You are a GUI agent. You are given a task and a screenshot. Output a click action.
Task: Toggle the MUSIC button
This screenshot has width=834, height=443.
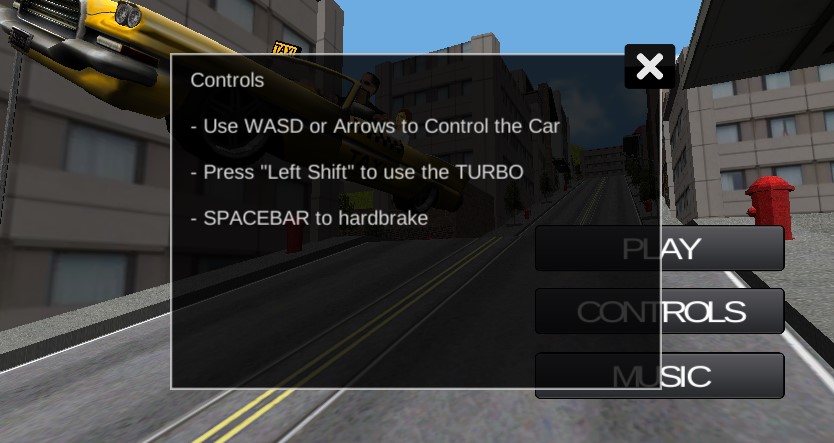(x=722, y=376)
